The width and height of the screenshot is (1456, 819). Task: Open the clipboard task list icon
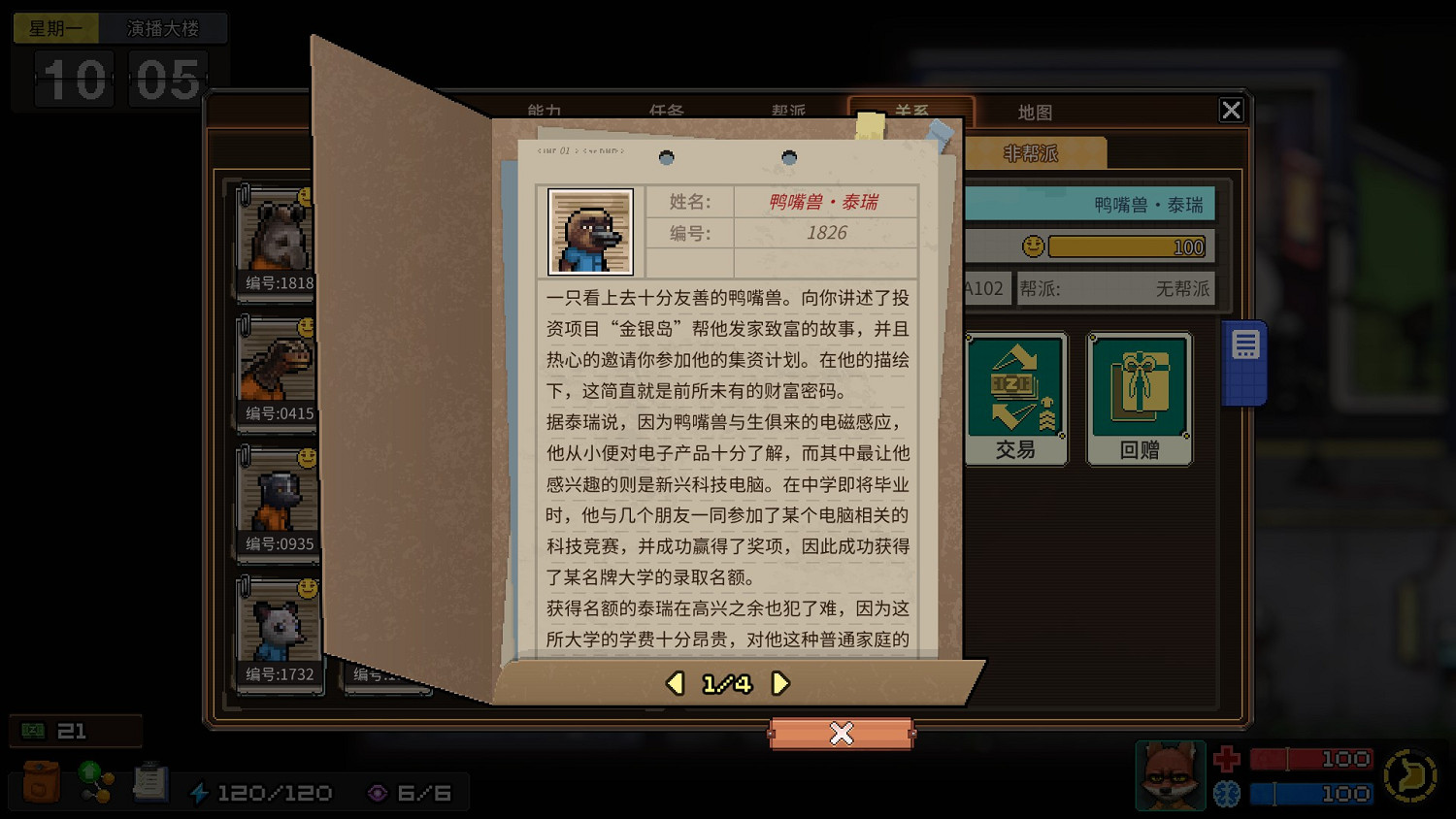150,779
